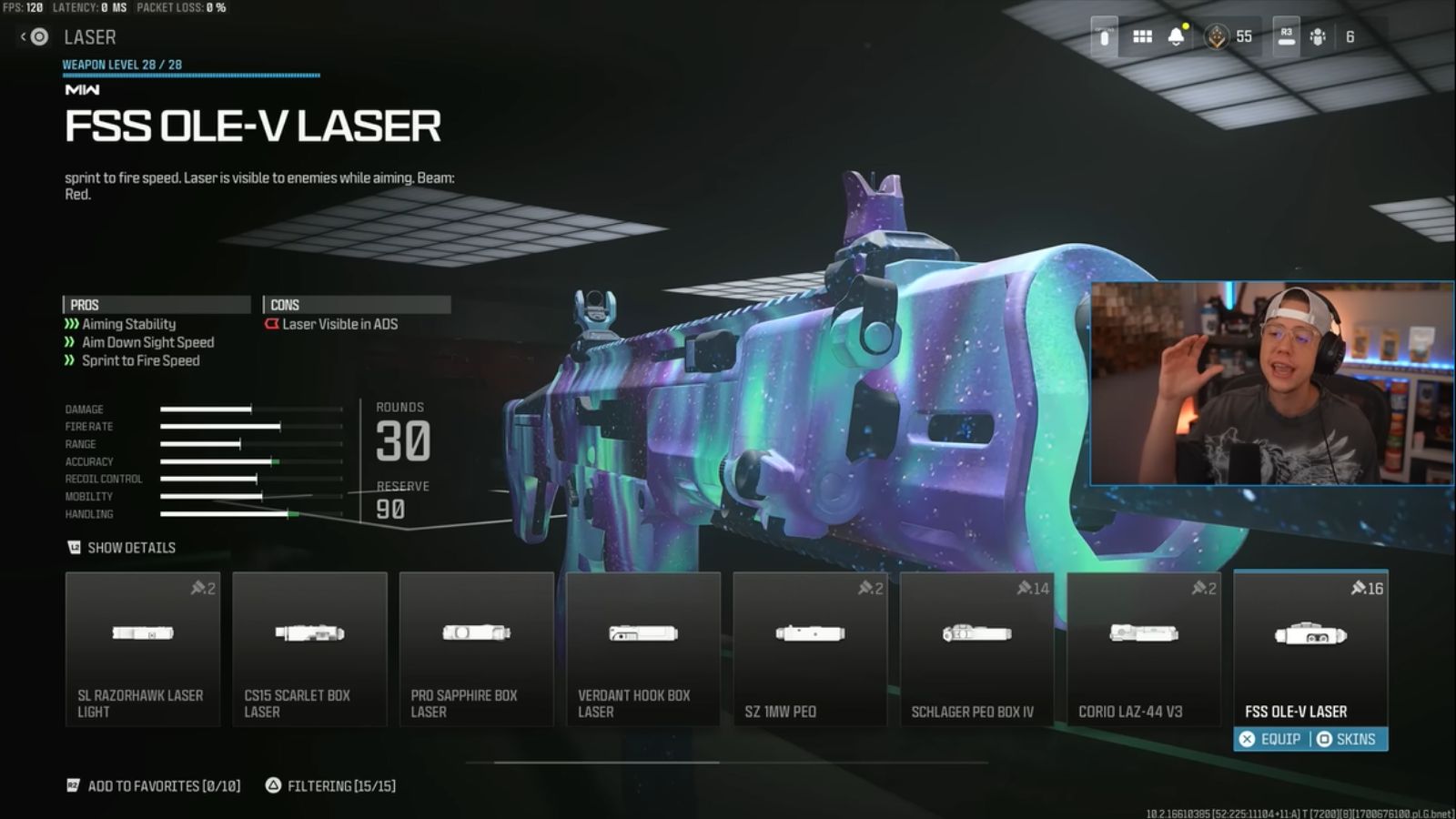Select the battle pass rank emblem showing 55
Image resolution: width=1456 pixels, height=819 pixels.
1219,37
